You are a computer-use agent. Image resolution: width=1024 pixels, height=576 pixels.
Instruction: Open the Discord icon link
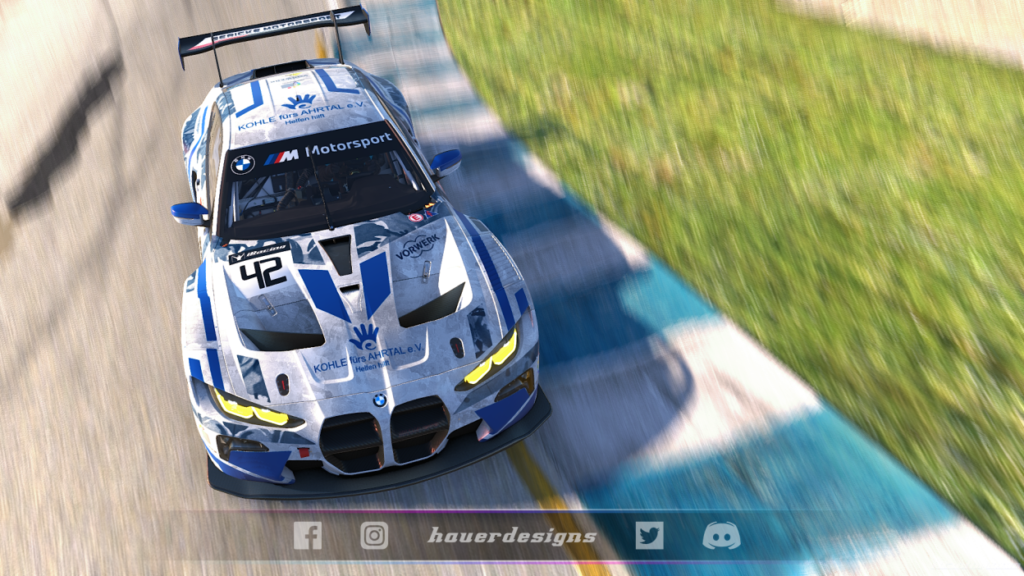(x=721, y=536)
